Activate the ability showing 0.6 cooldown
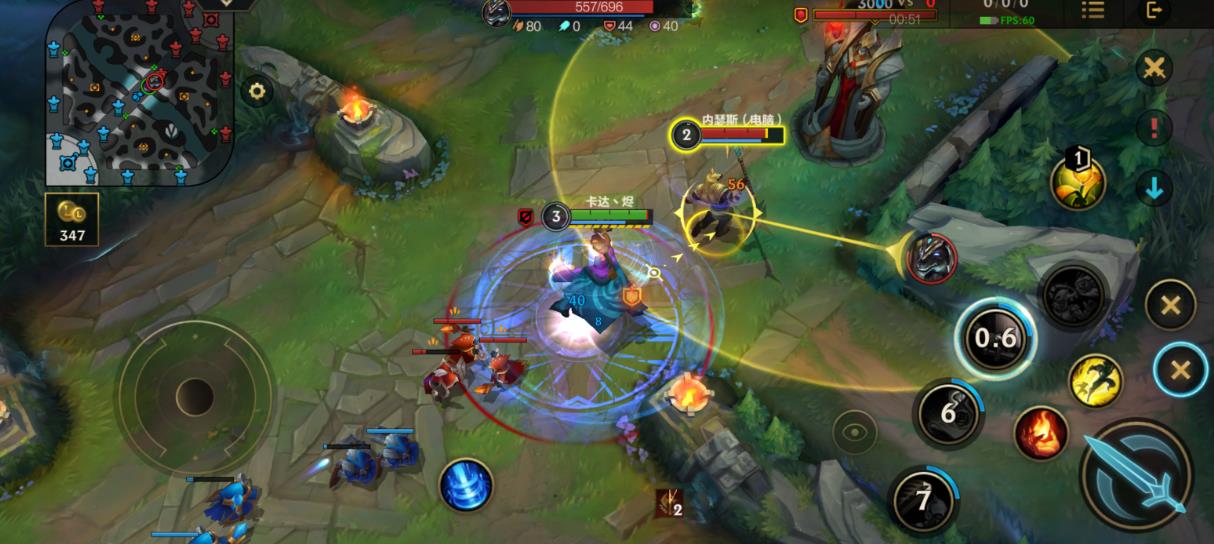 tap(995, 338)
